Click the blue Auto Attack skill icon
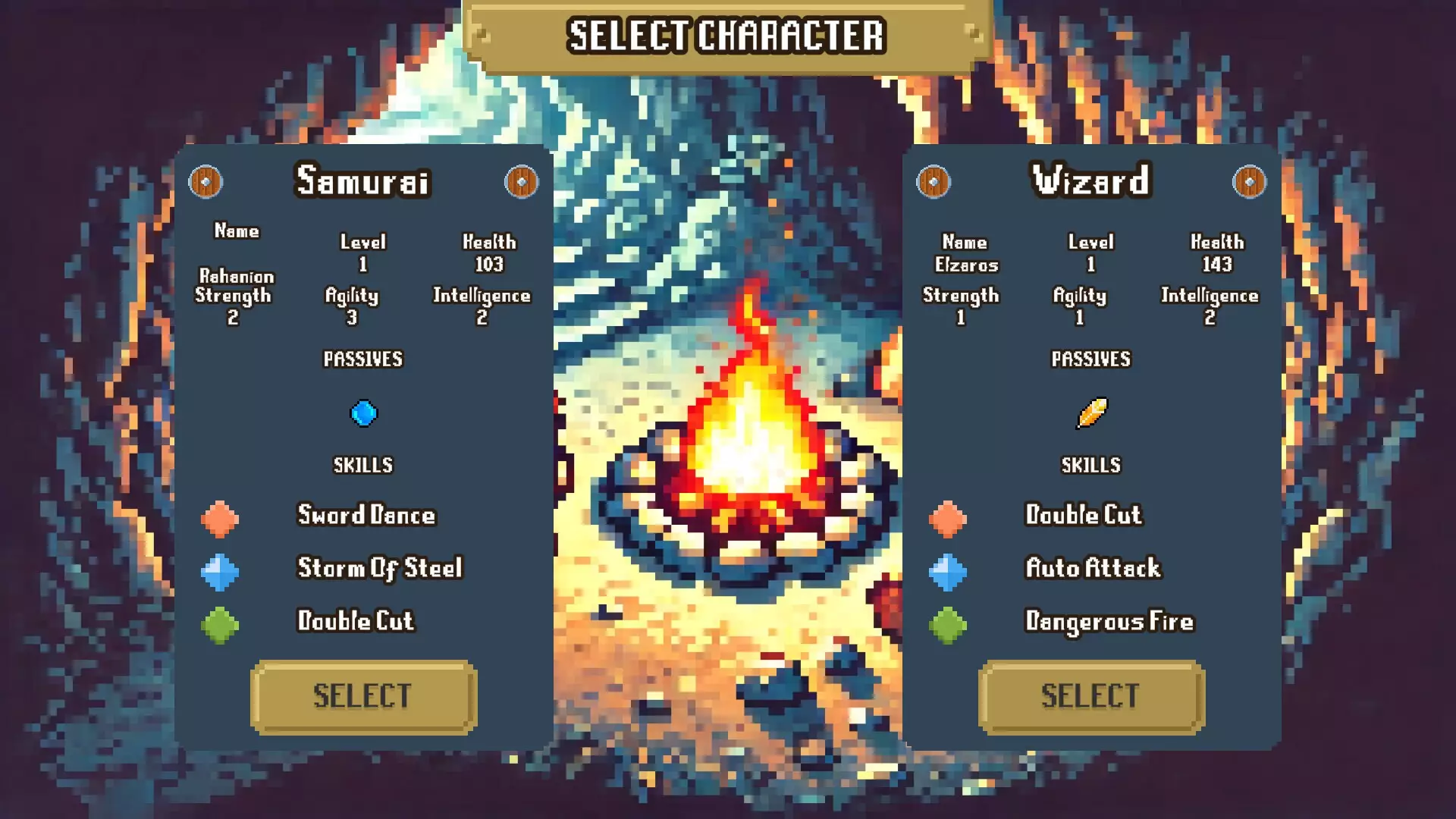This screenshot has height=819, width=1456. pyautogui.click(x=948, y=571)
